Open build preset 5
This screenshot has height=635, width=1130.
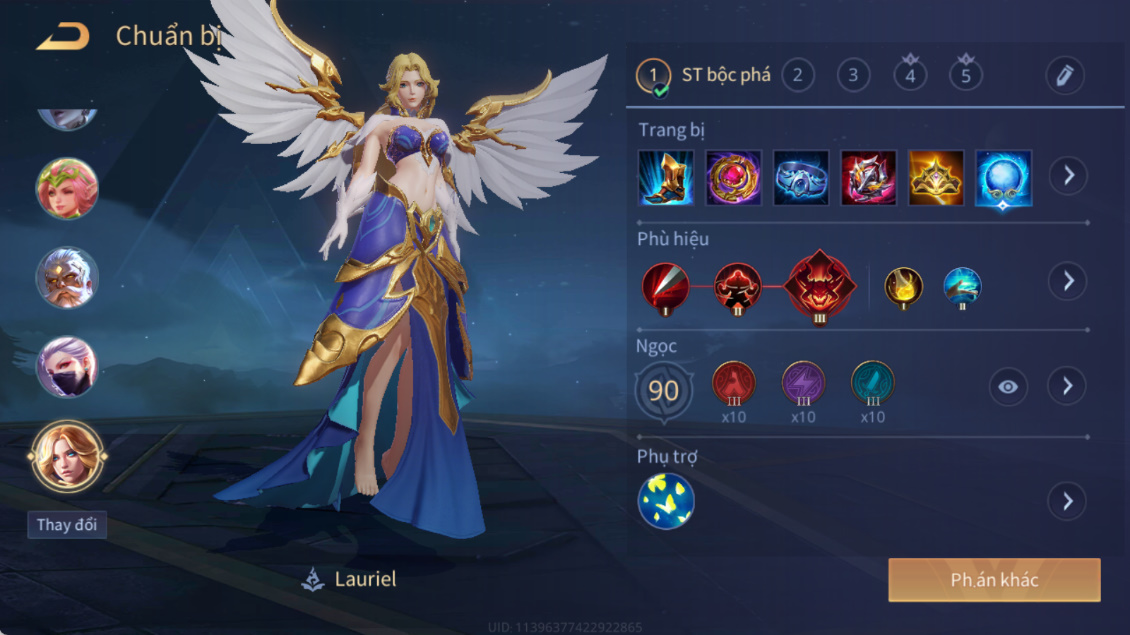click(x=965, y=75)
